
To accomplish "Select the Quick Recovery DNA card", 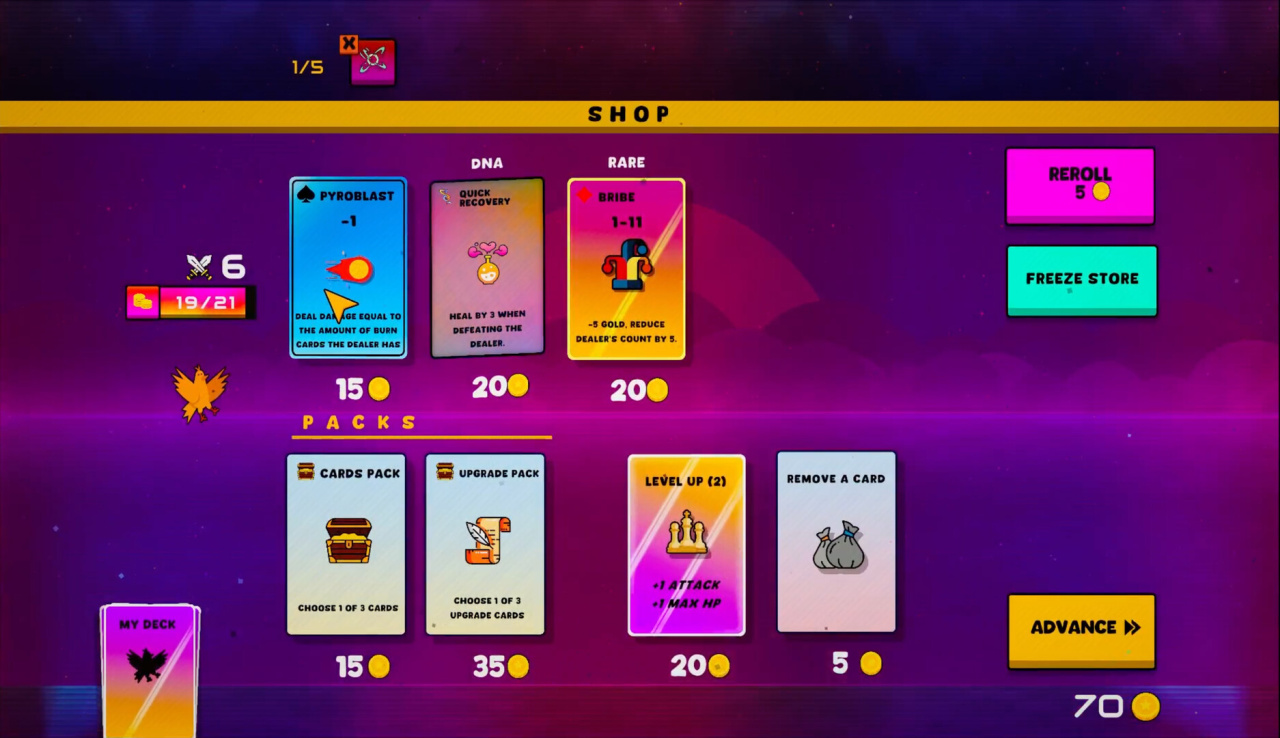I will 487,268.
